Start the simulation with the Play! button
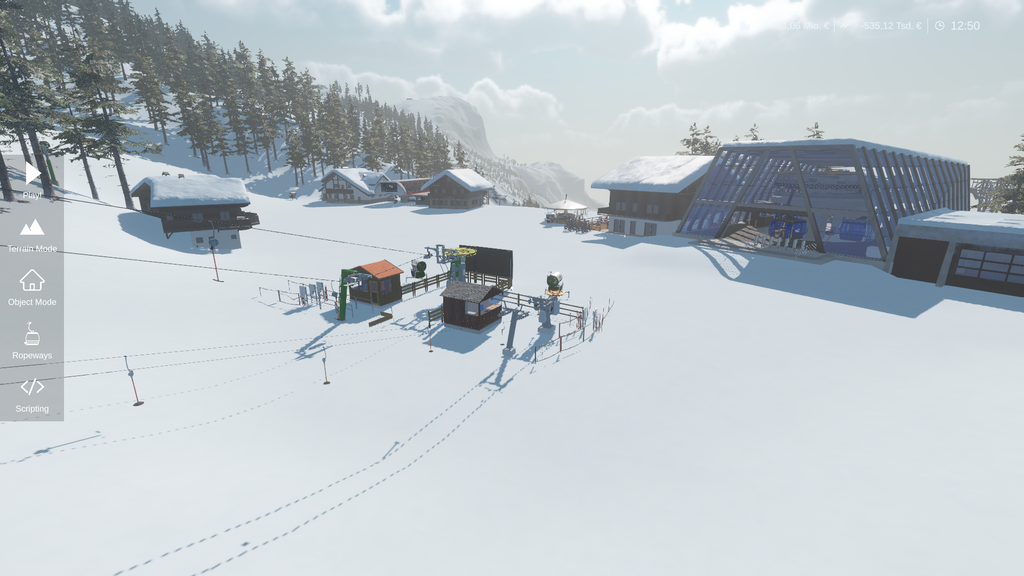This screenshot has width=1024, height=576. tap(32, 176)
